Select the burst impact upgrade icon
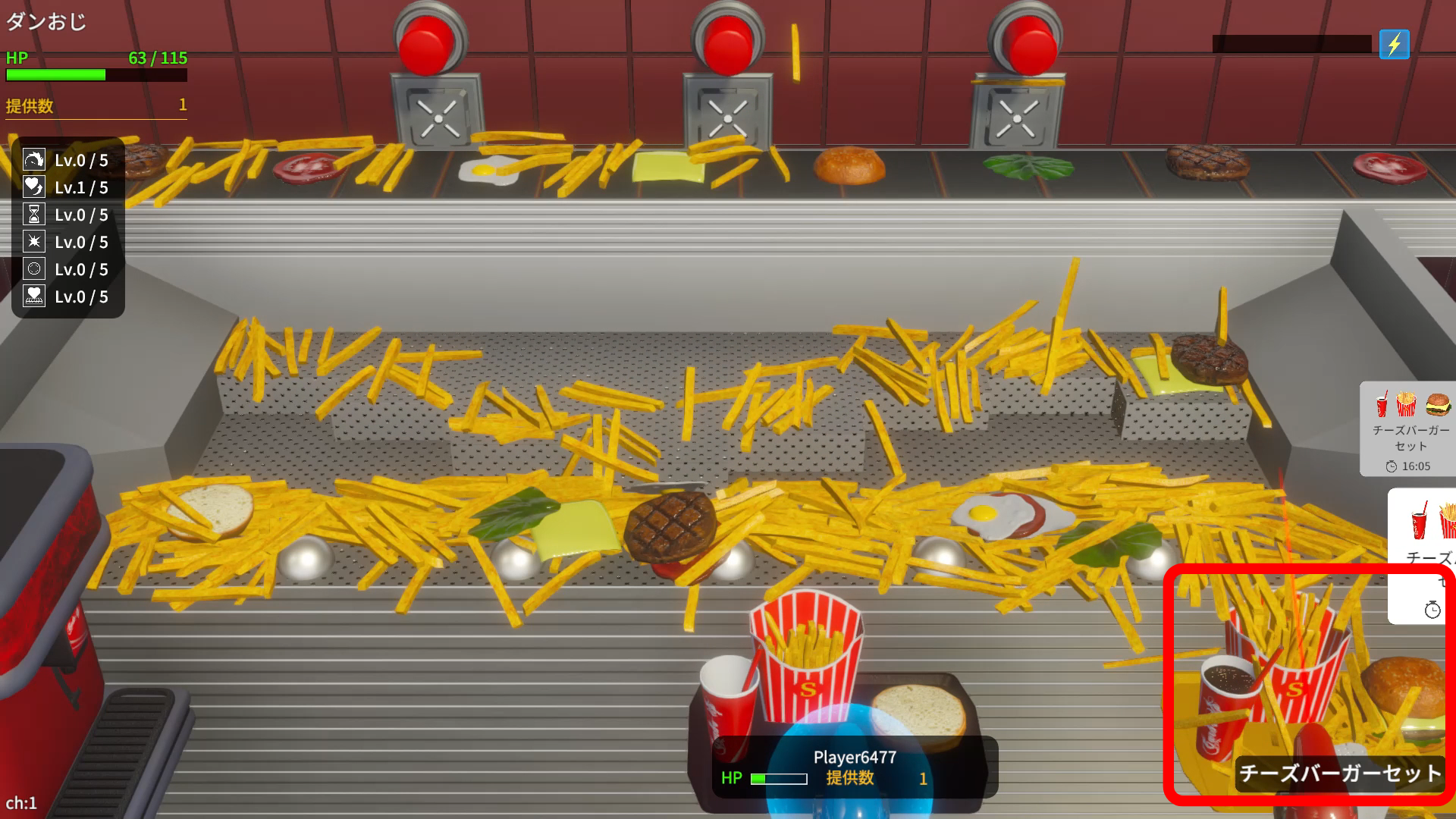This screenshot has height=819, width=1456. 34,242
